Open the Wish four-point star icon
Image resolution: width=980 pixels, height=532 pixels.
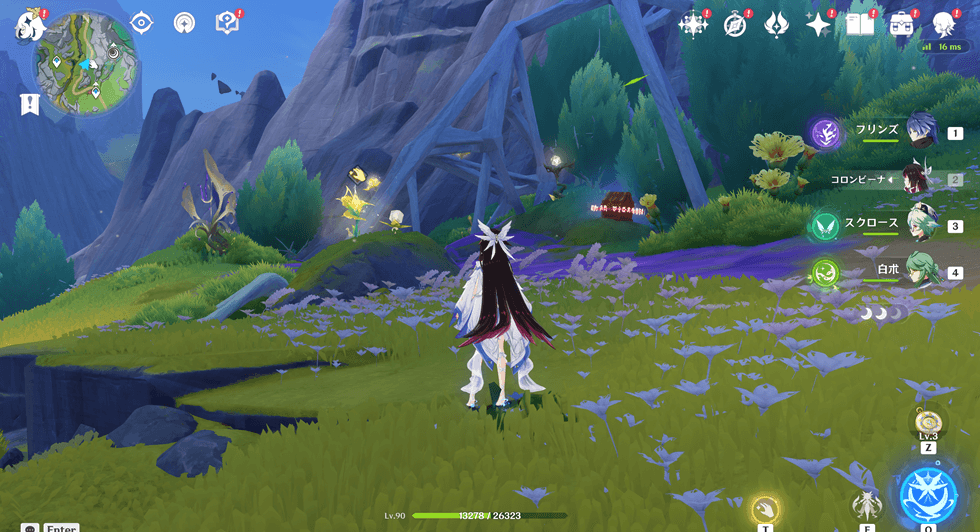click(819, 24)
